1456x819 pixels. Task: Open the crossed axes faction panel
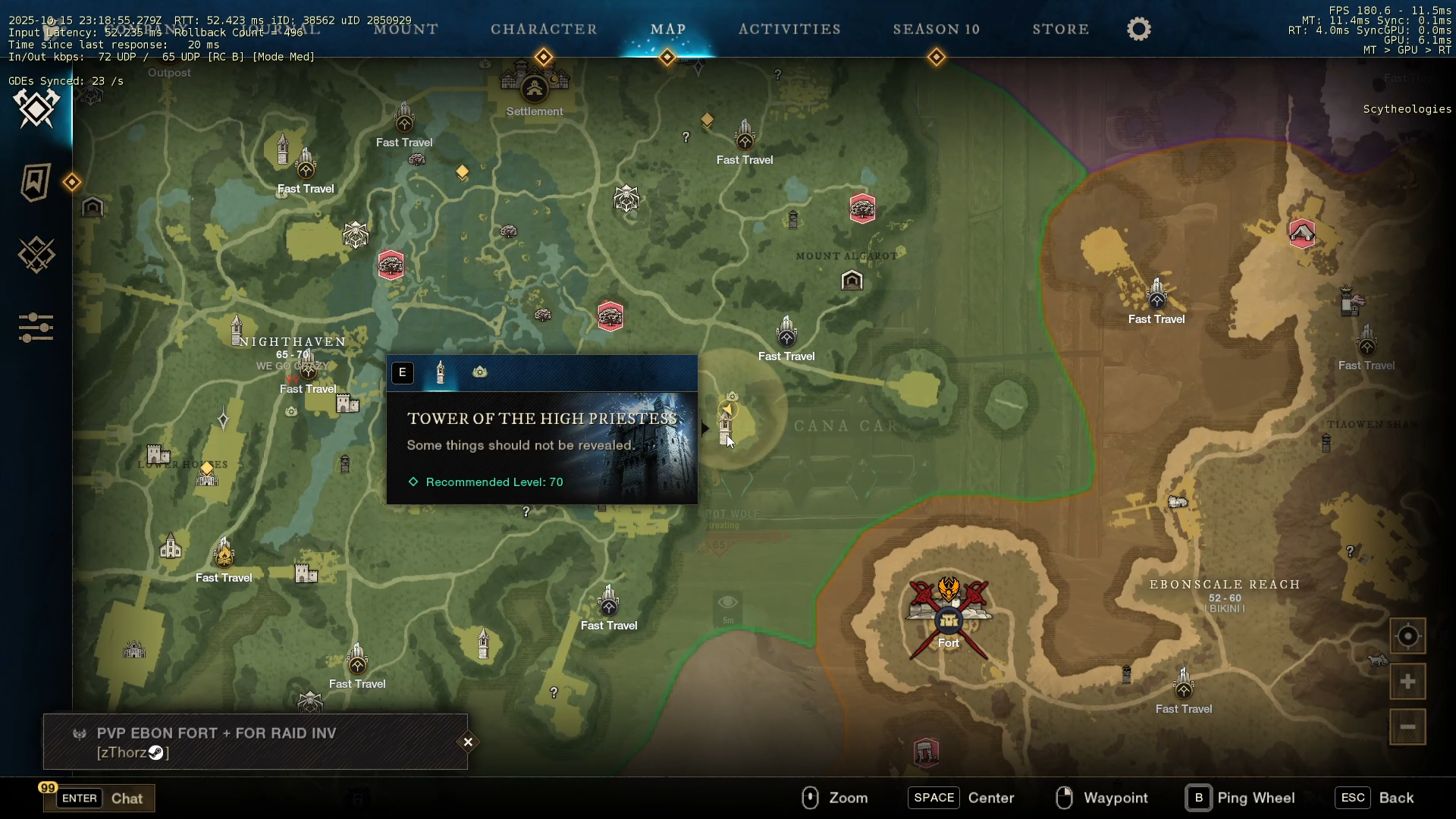[x=36, y=108]
